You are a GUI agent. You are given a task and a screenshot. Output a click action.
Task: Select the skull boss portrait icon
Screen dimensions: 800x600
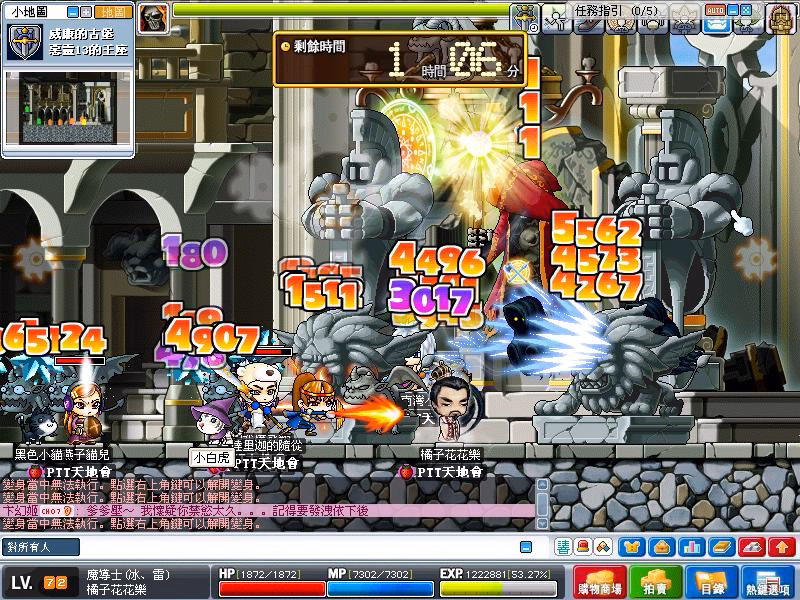[153, 17]
